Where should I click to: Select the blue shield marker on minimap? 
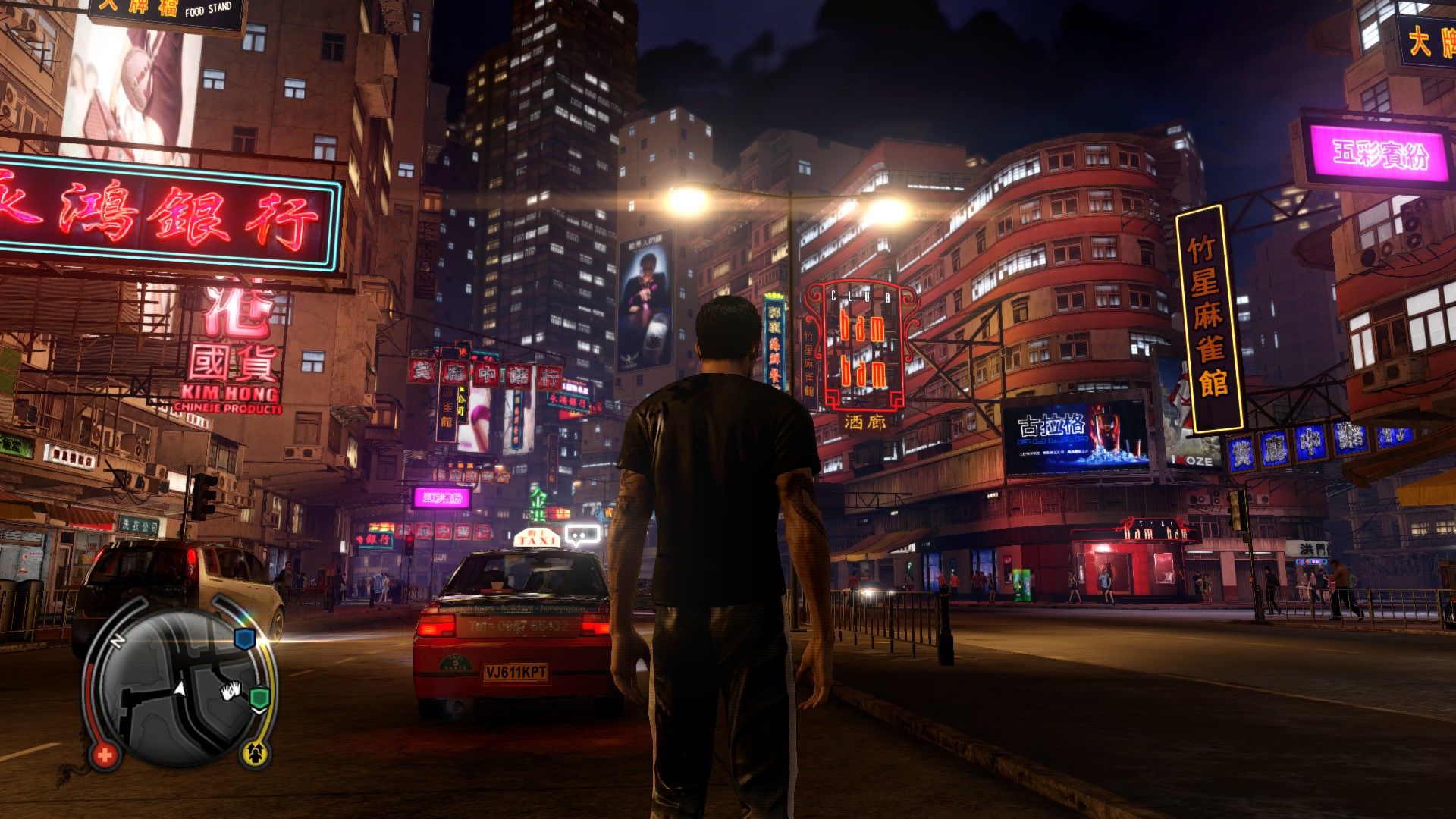pyautogui.click(x=243, y=639)
